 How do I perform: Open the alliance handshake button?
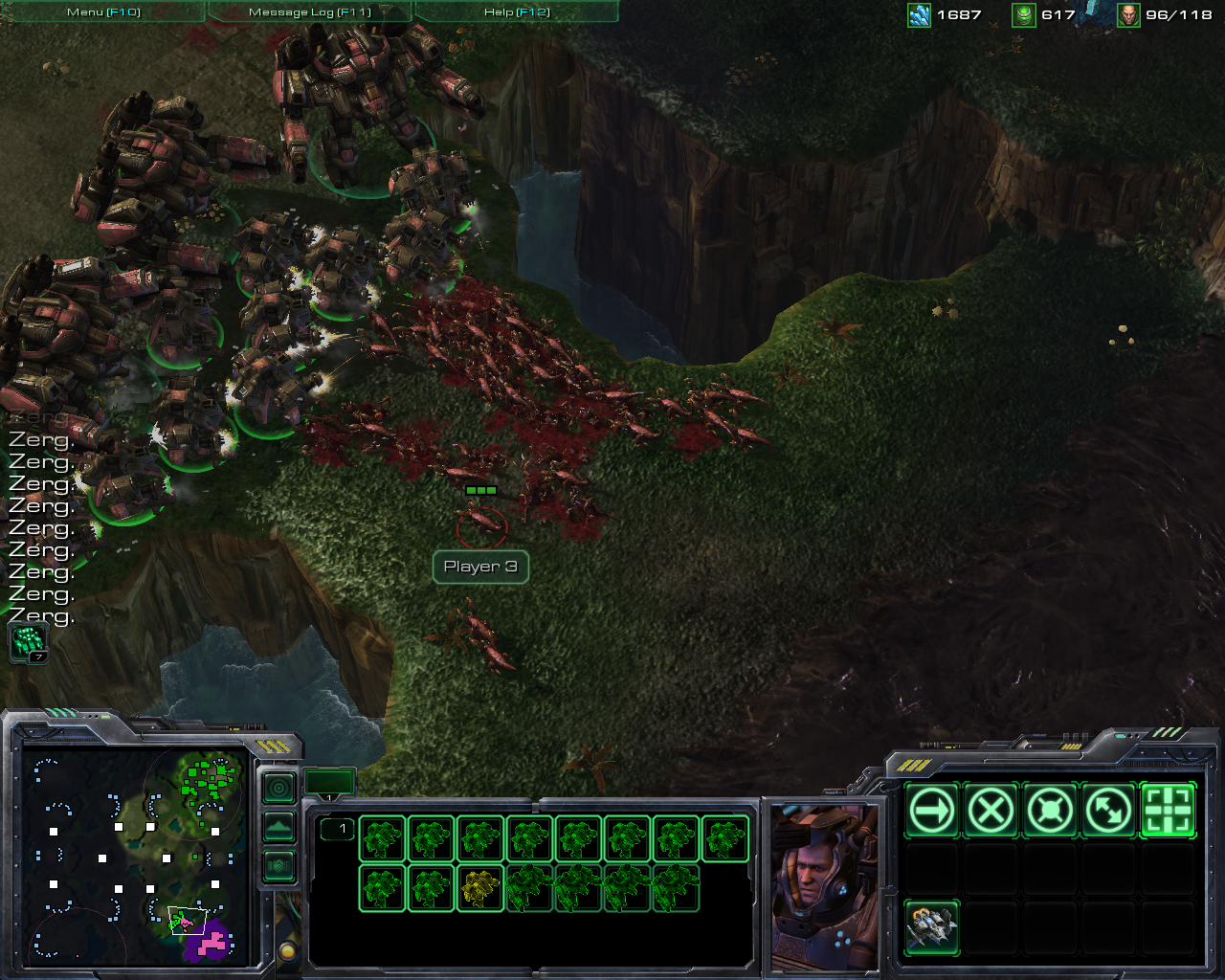click(278, 866)
